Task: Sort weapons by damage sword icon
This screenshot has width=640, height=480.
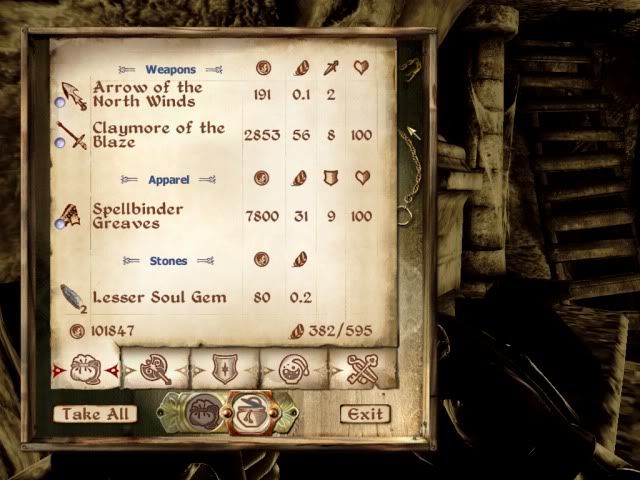Action: tap(331, 70)
